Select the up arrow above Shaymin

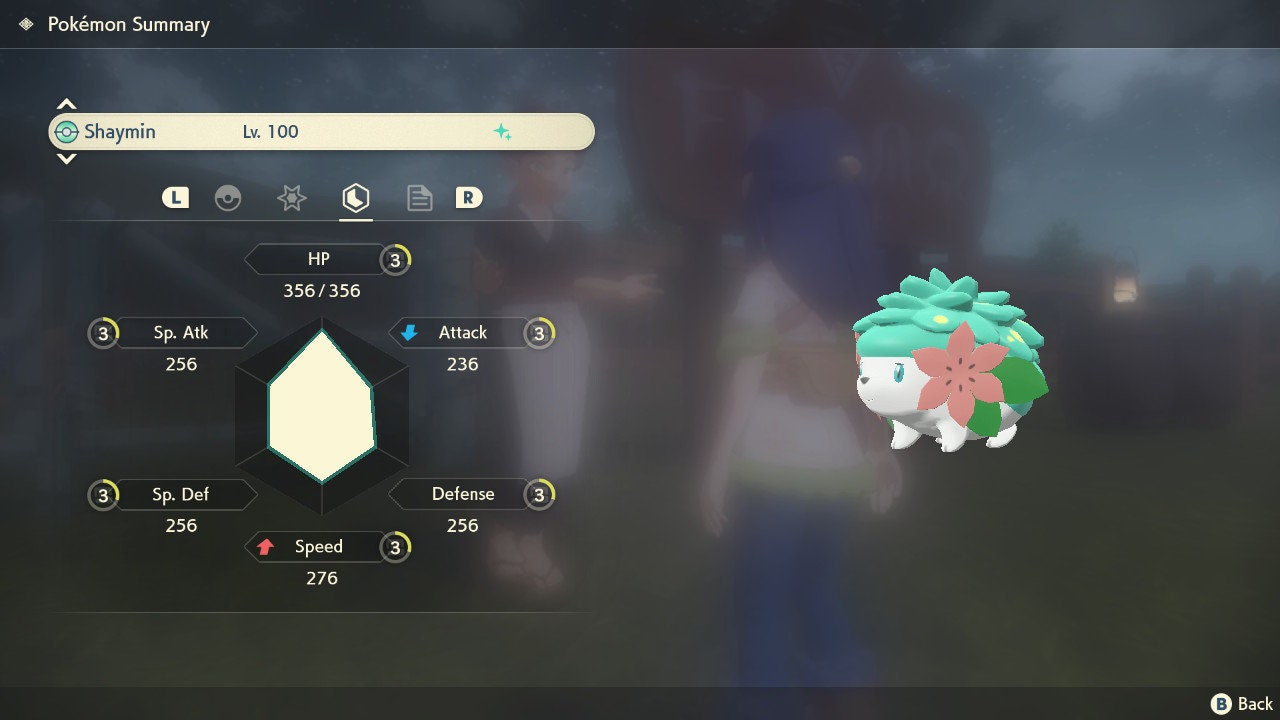point(66,105)
